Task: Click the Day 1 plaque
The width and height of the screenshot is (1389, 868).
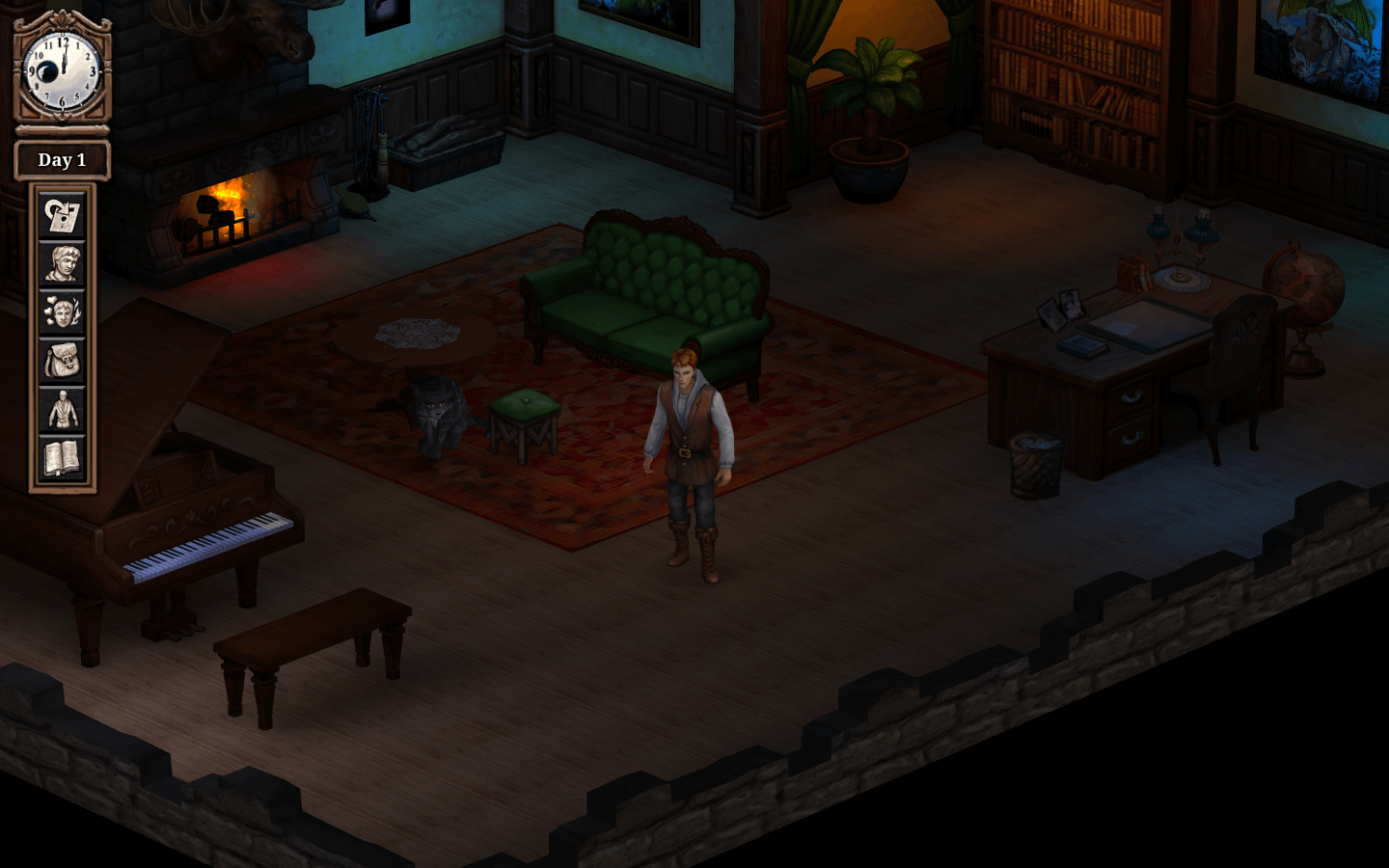Action: pyautogui.click(x=62, y=160)
